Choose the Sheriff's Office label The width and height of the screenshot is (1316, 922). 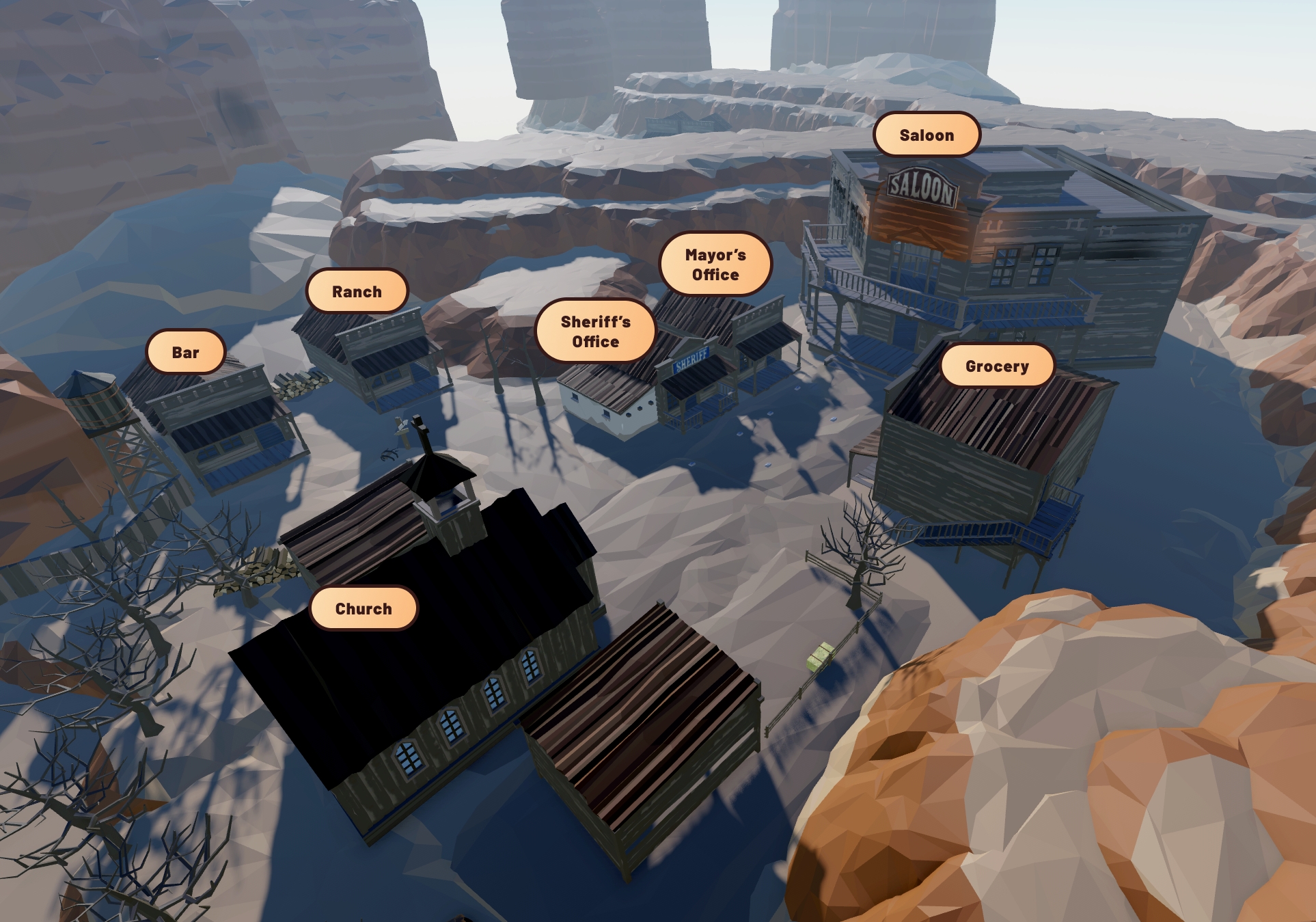click(595, 331)
